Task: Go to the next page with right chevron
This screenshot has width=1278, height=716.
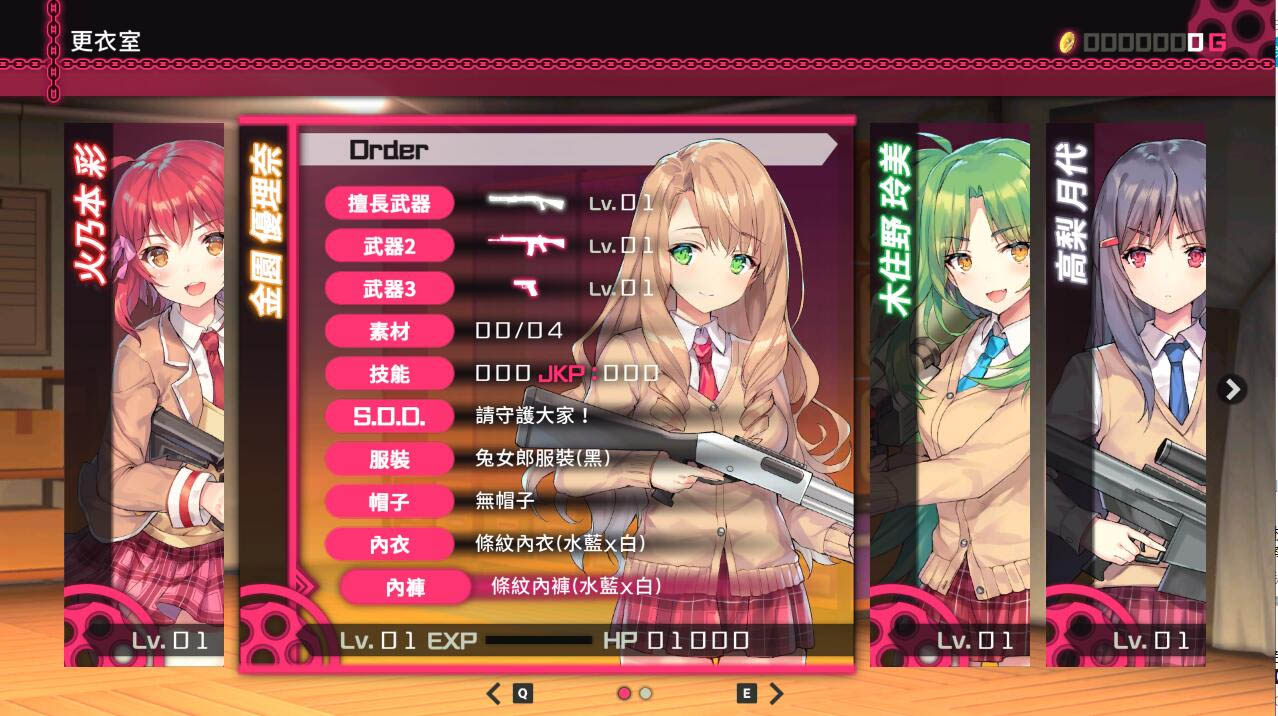Action: (776, 693)
